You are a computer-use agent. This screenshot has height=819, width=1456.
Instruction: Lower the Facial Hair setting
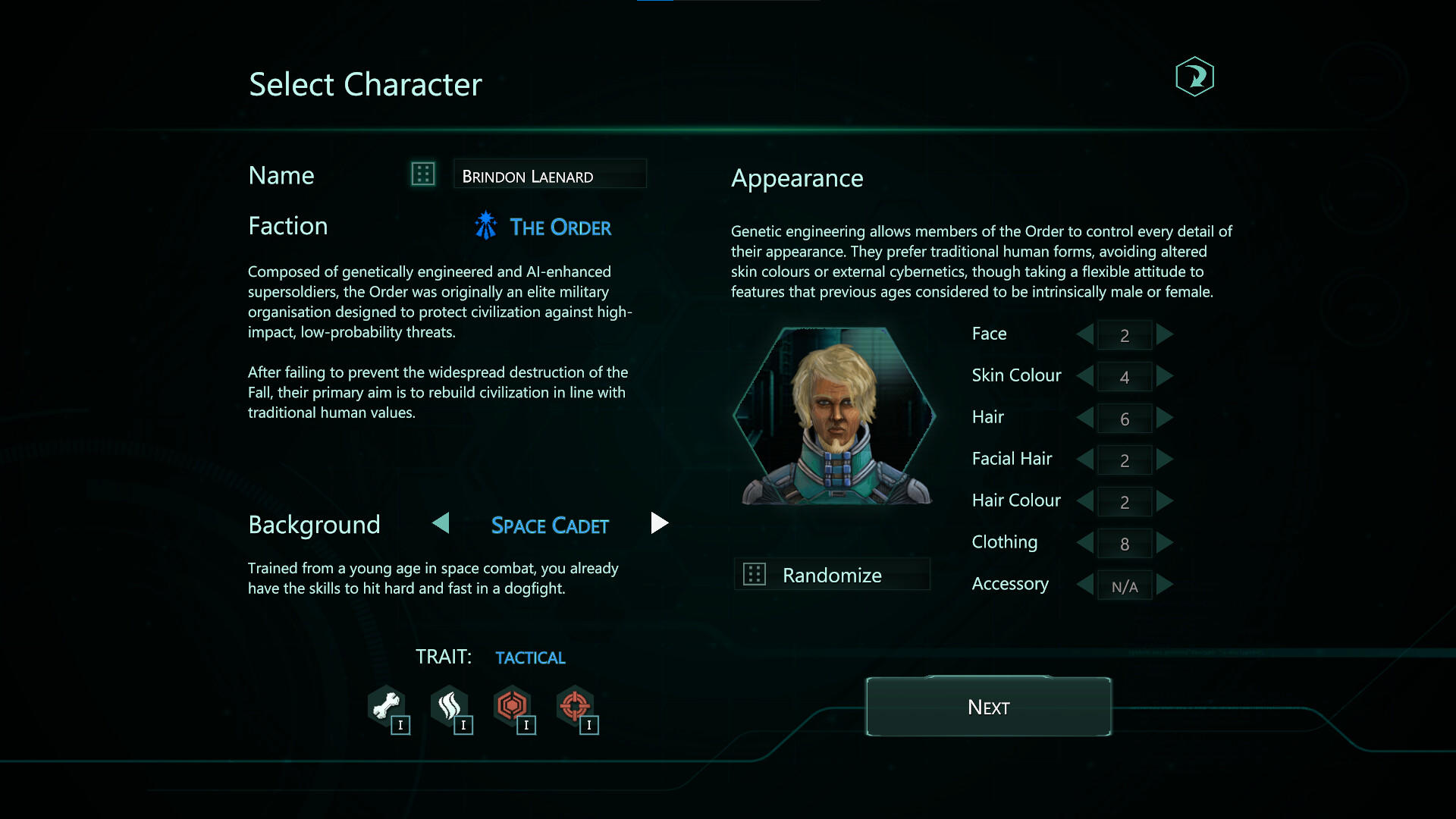(1084, 460)
